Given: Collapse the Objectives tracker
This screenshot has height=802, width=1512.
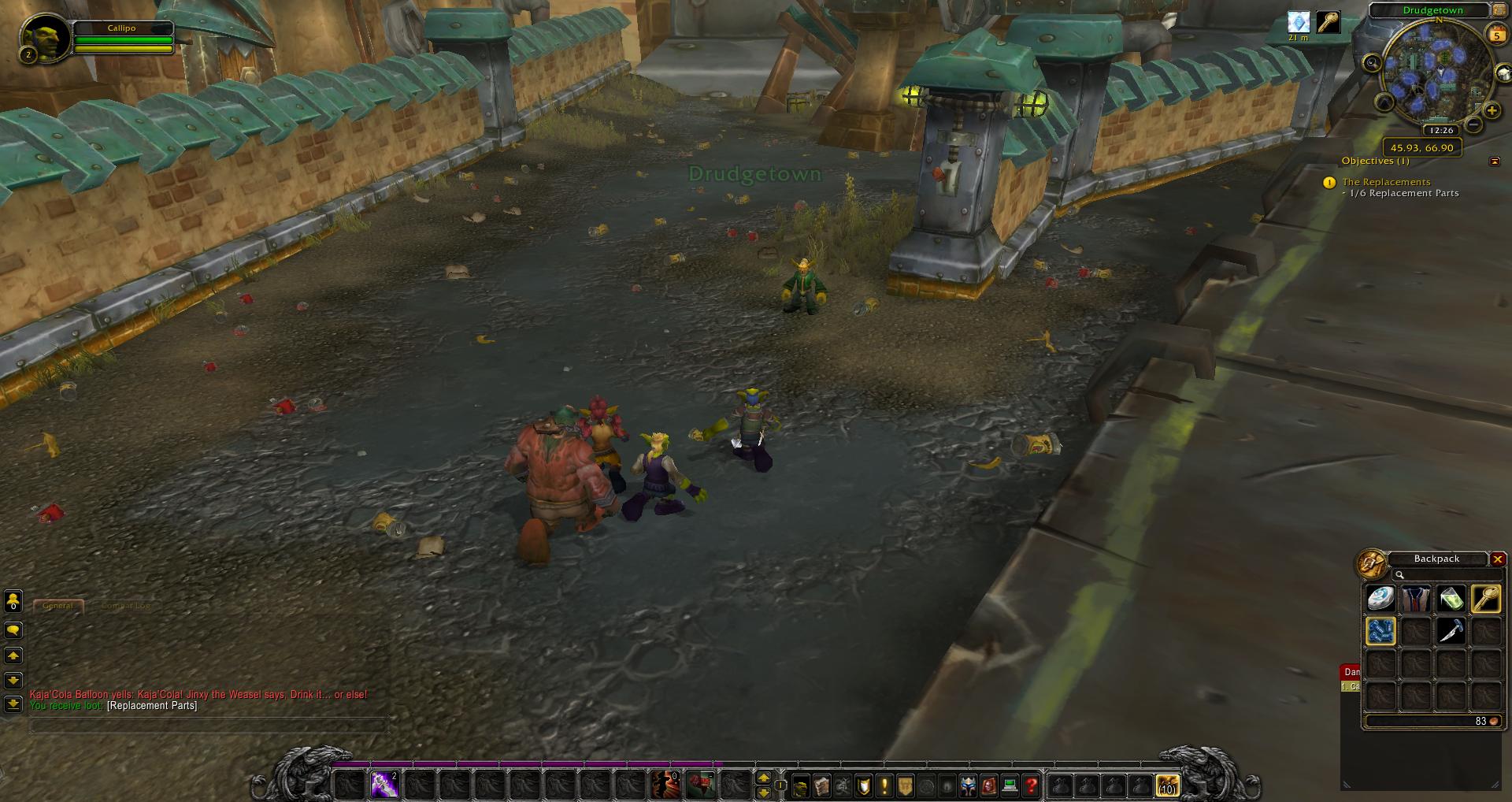Looking at the screenshot, I should click(x=1495, y=162).
